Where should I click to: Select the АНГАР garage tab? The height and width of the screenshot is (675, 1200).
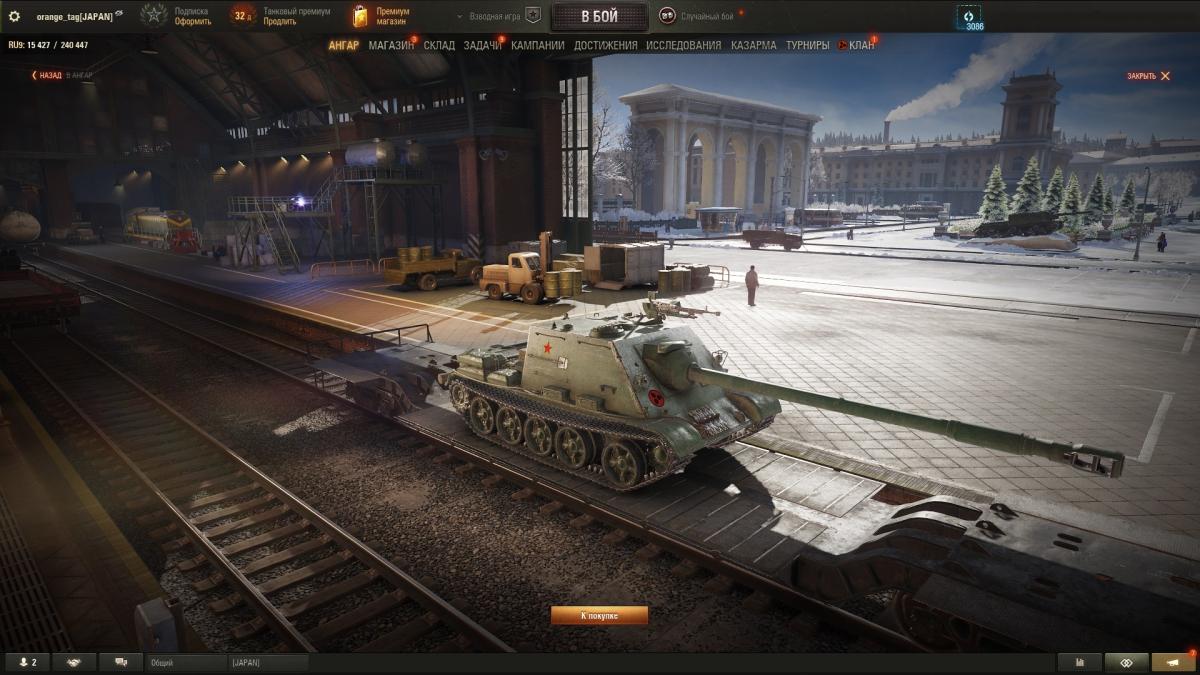point(343,45)
